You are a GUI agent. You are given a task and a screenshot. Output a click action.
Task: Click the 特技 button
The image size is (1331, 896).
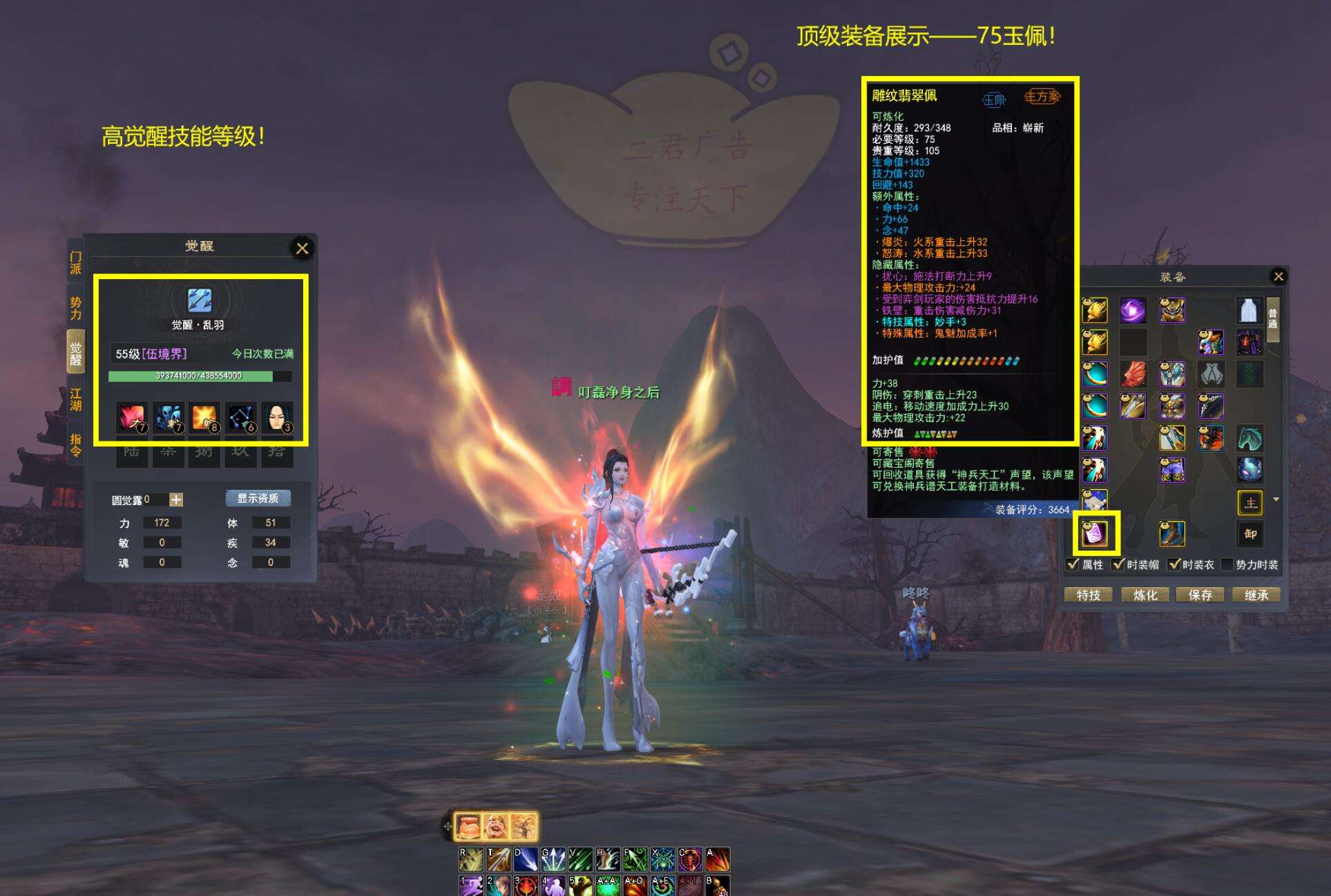[1089, 595]
